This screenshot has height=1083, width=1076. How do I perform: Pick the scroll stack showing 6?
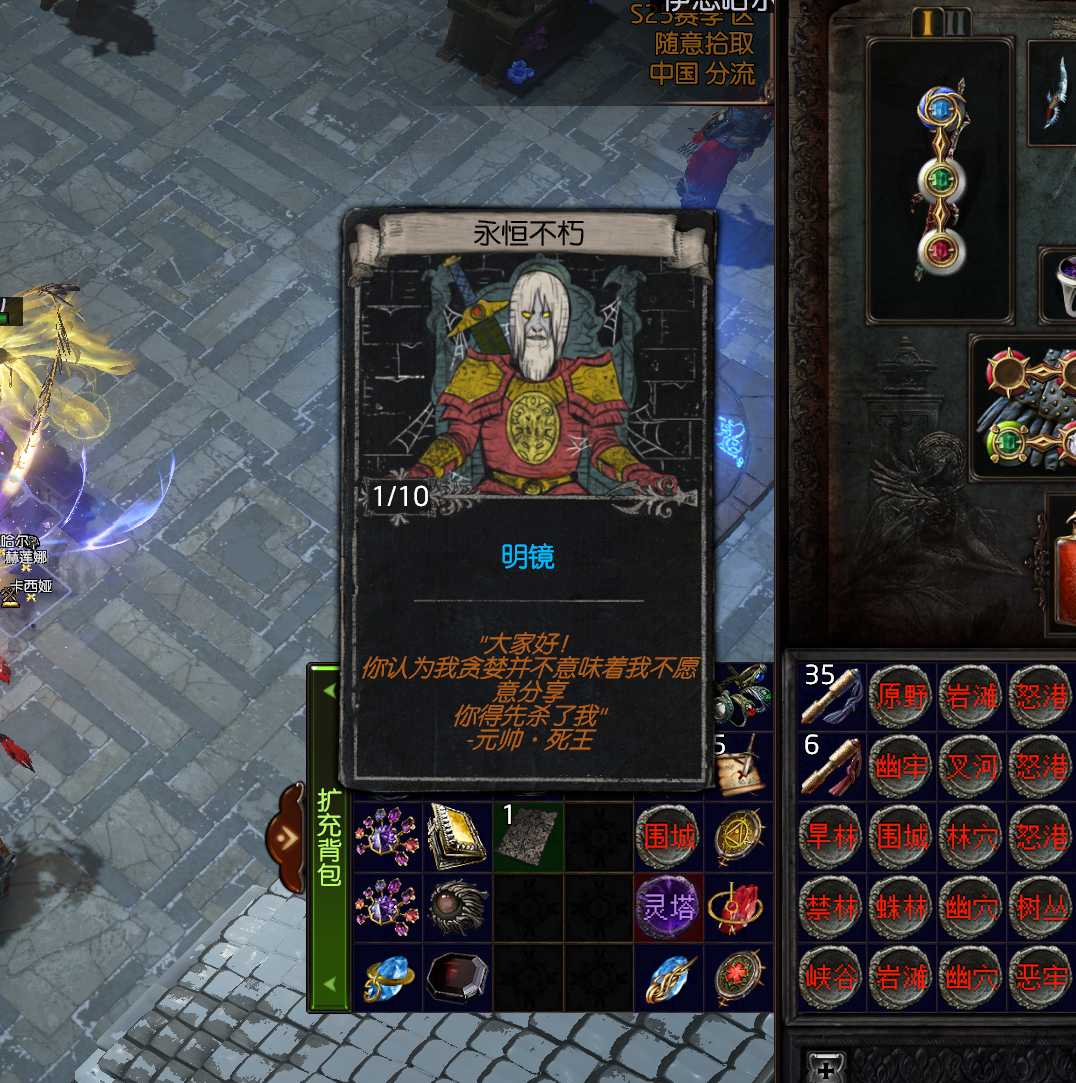832,765
